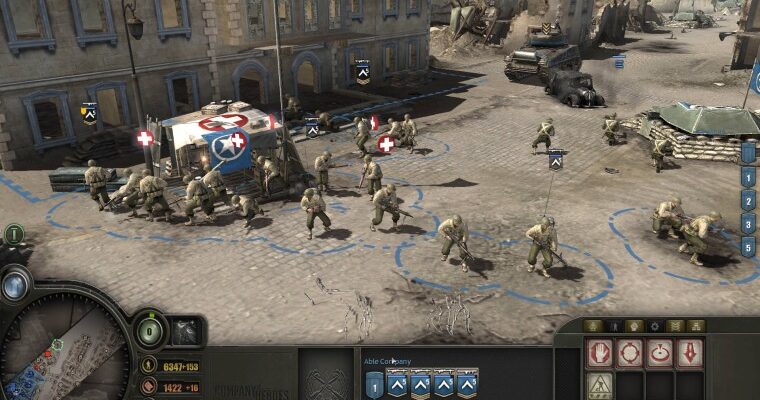Choose the Retreat downward arrow command
Viewport: 760px width, 400px height.
click(689, 353)
